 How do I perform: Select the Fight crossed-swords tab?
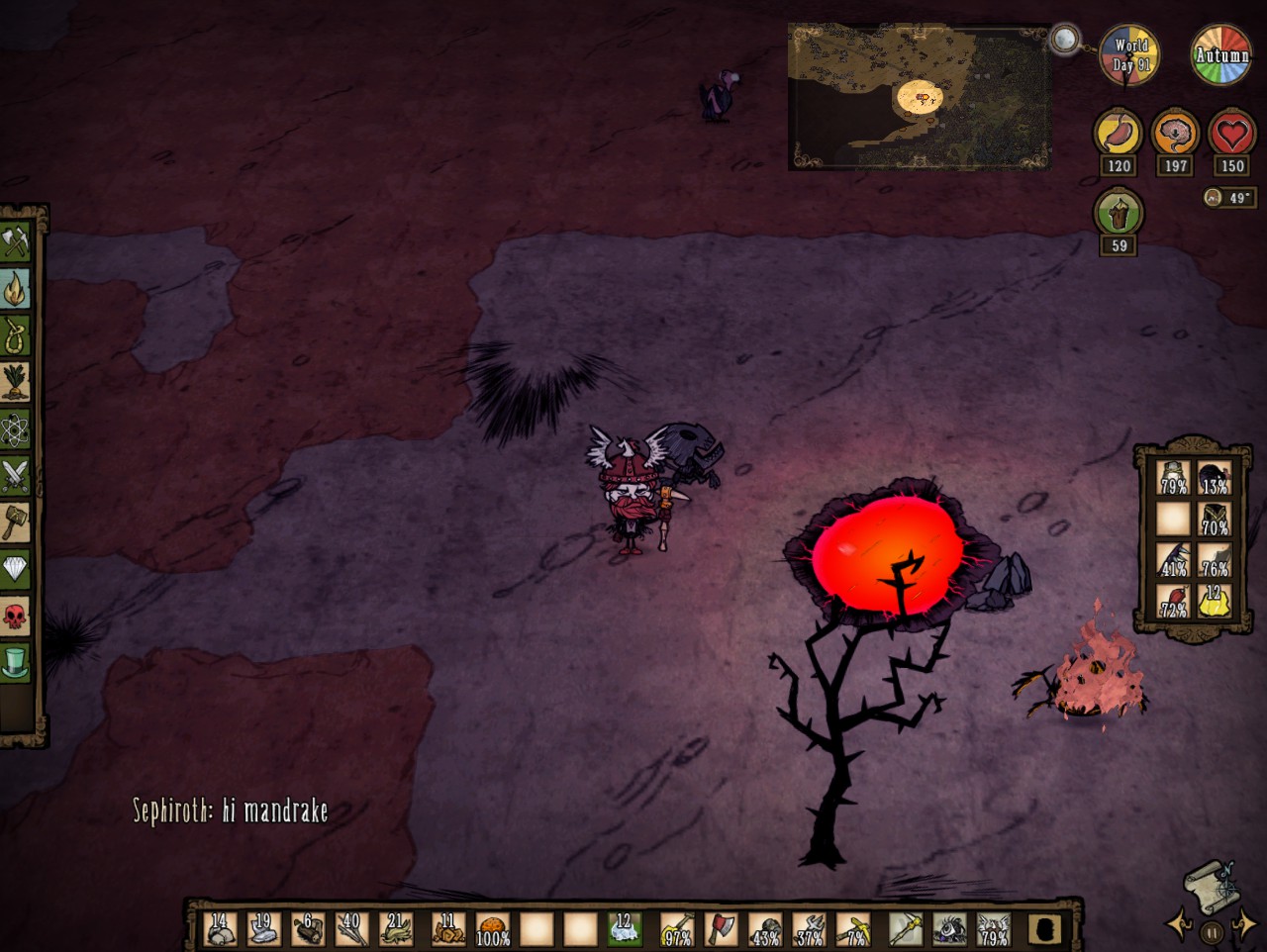point(16,477)
